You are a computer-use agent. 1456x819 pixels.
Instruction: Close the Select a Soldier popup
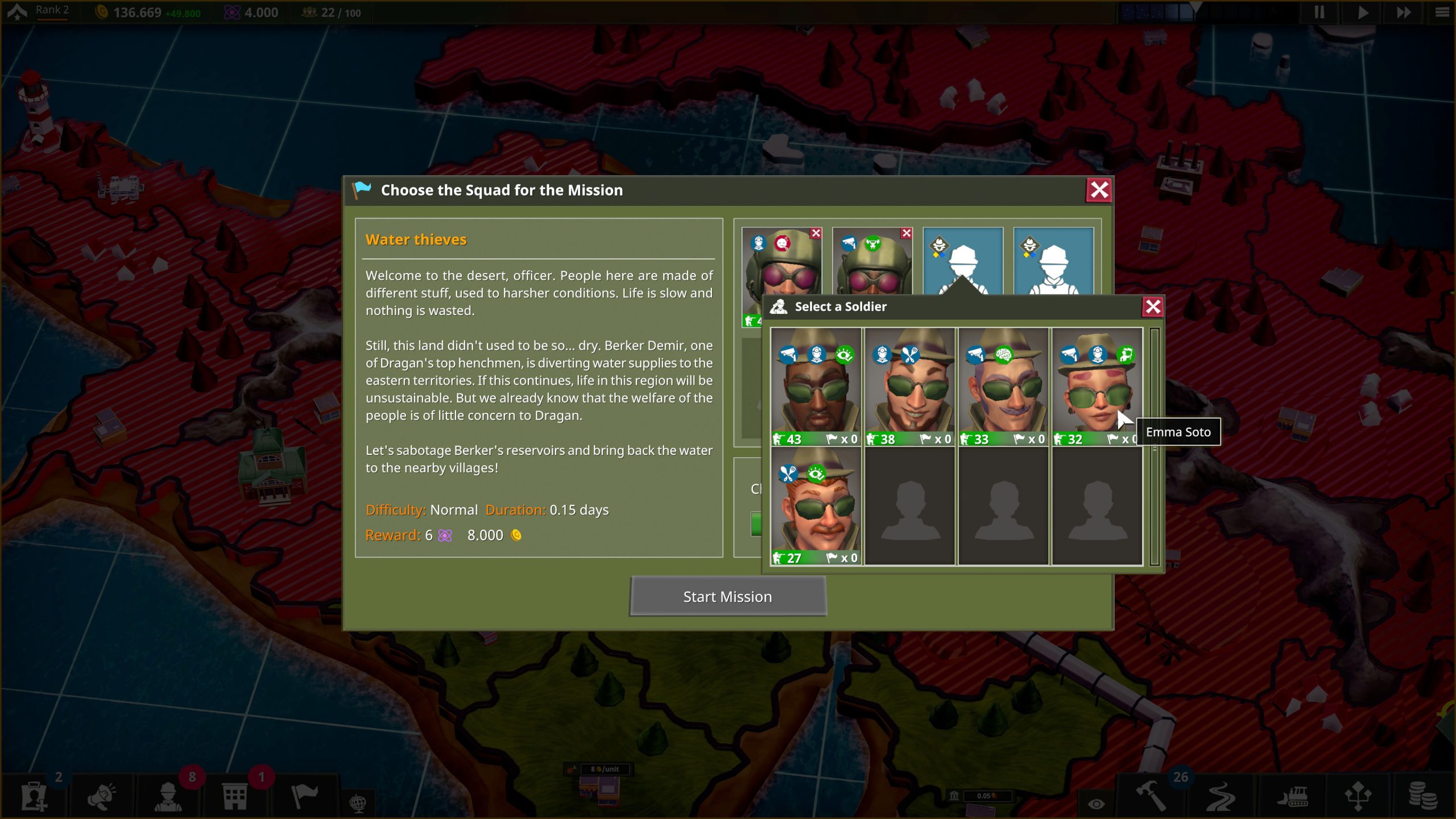click(1152, 307)
